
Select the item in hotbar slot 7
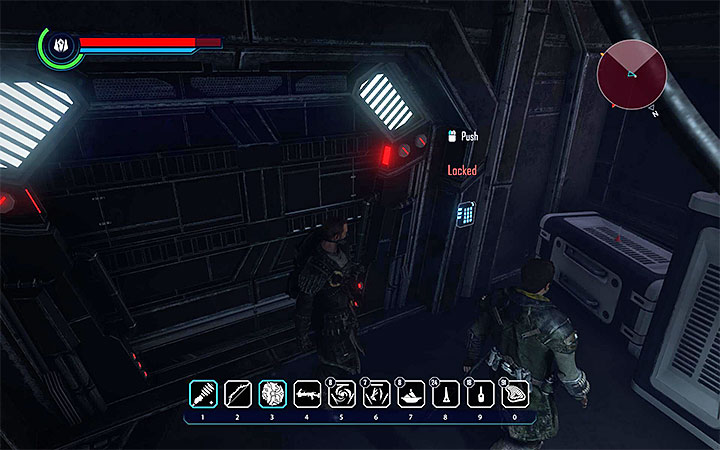click(x=411, y=393)
